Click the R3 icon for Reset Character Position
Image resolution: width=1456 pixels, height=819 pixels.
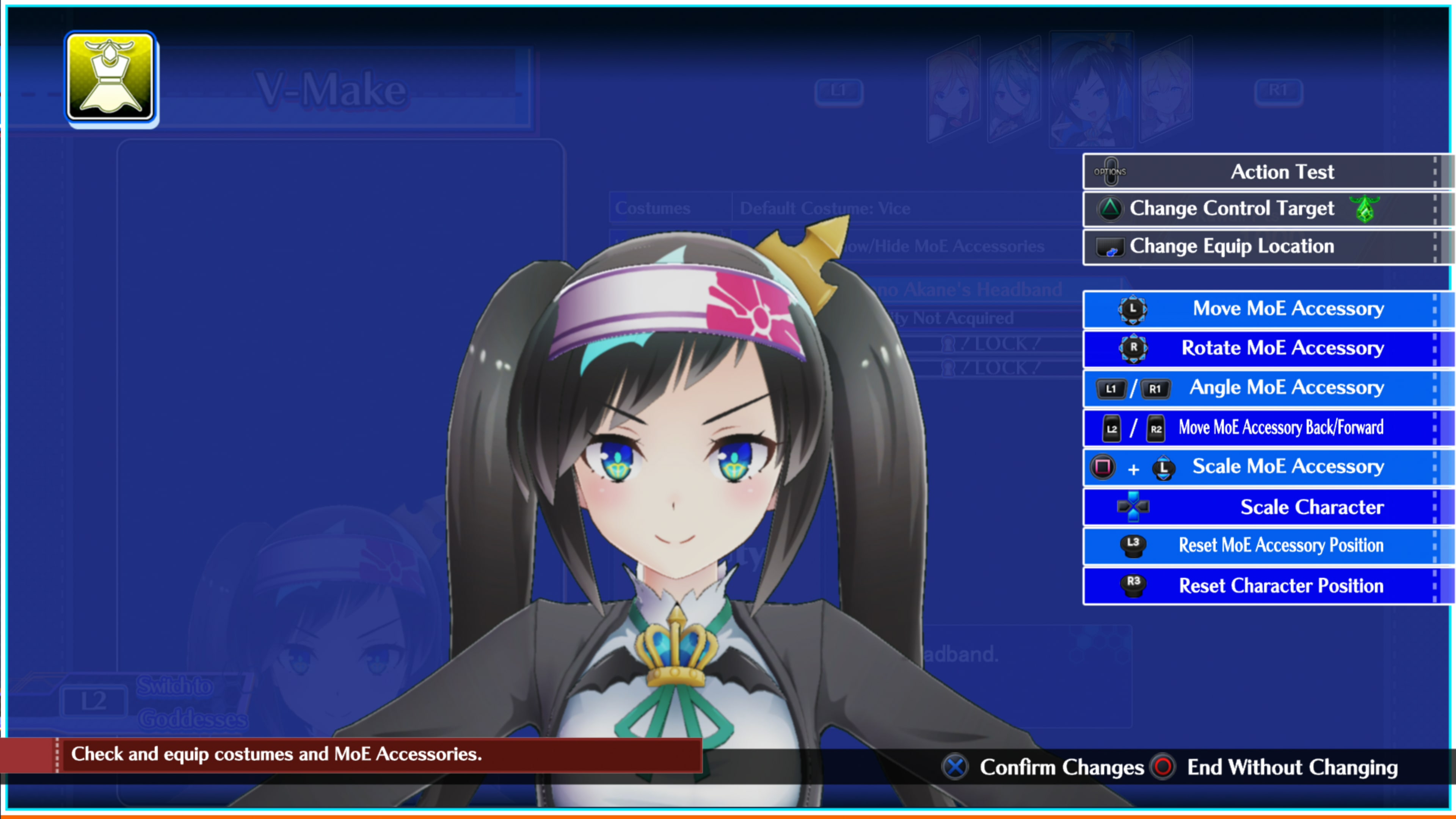pyautogui.click(x=1132, y=585)
